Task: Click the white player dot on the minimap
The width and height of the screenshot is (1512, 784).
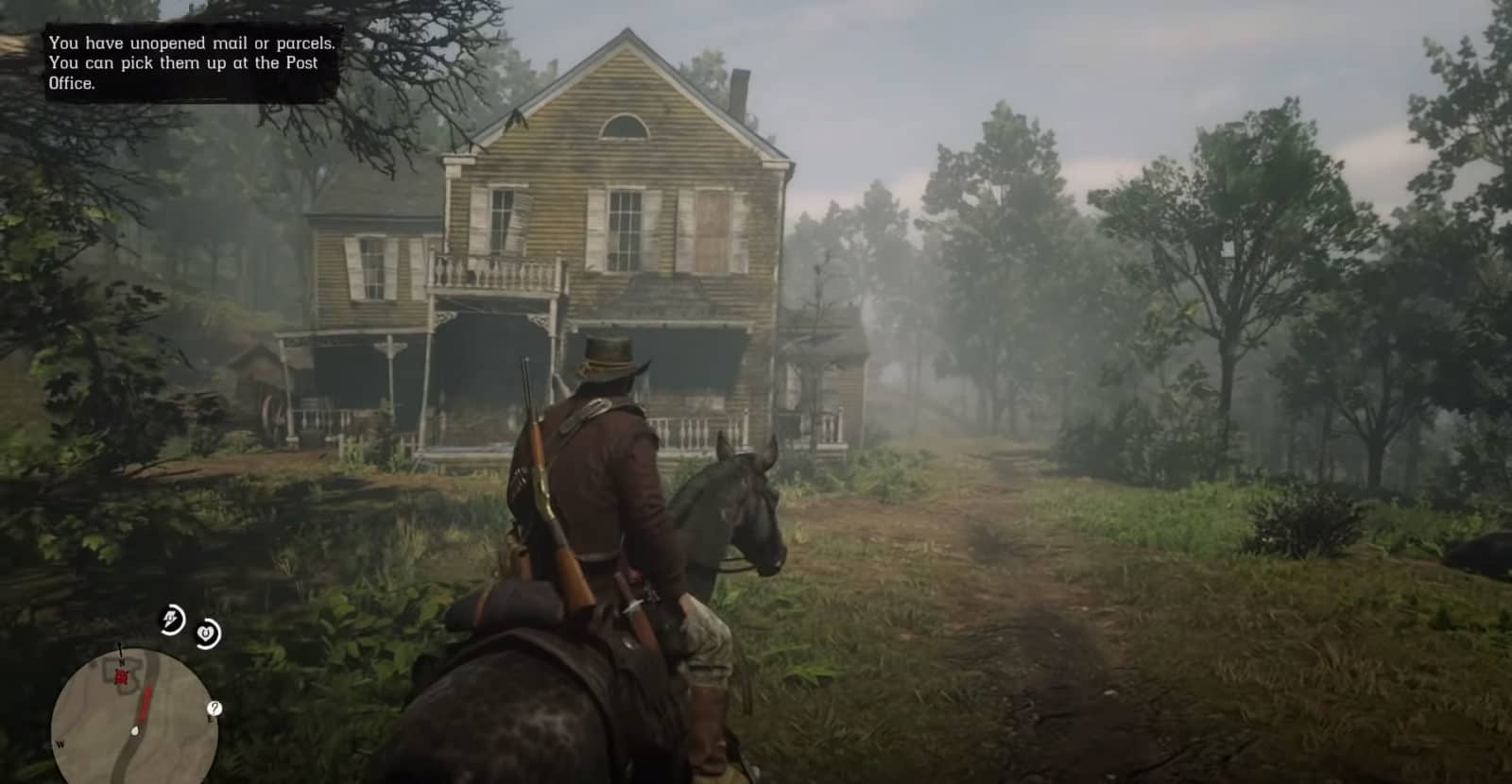Action: point(135,731)
